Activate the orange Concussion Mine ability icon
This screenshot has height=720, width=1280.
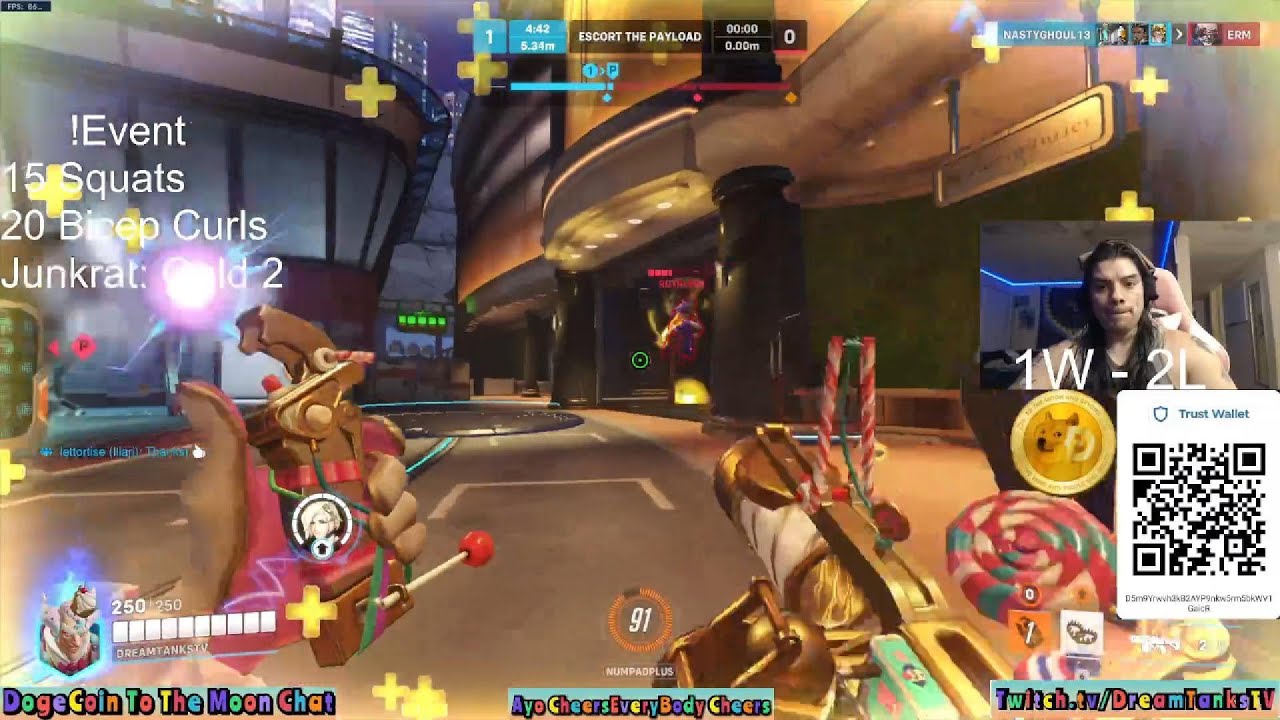click(1030, 630)
